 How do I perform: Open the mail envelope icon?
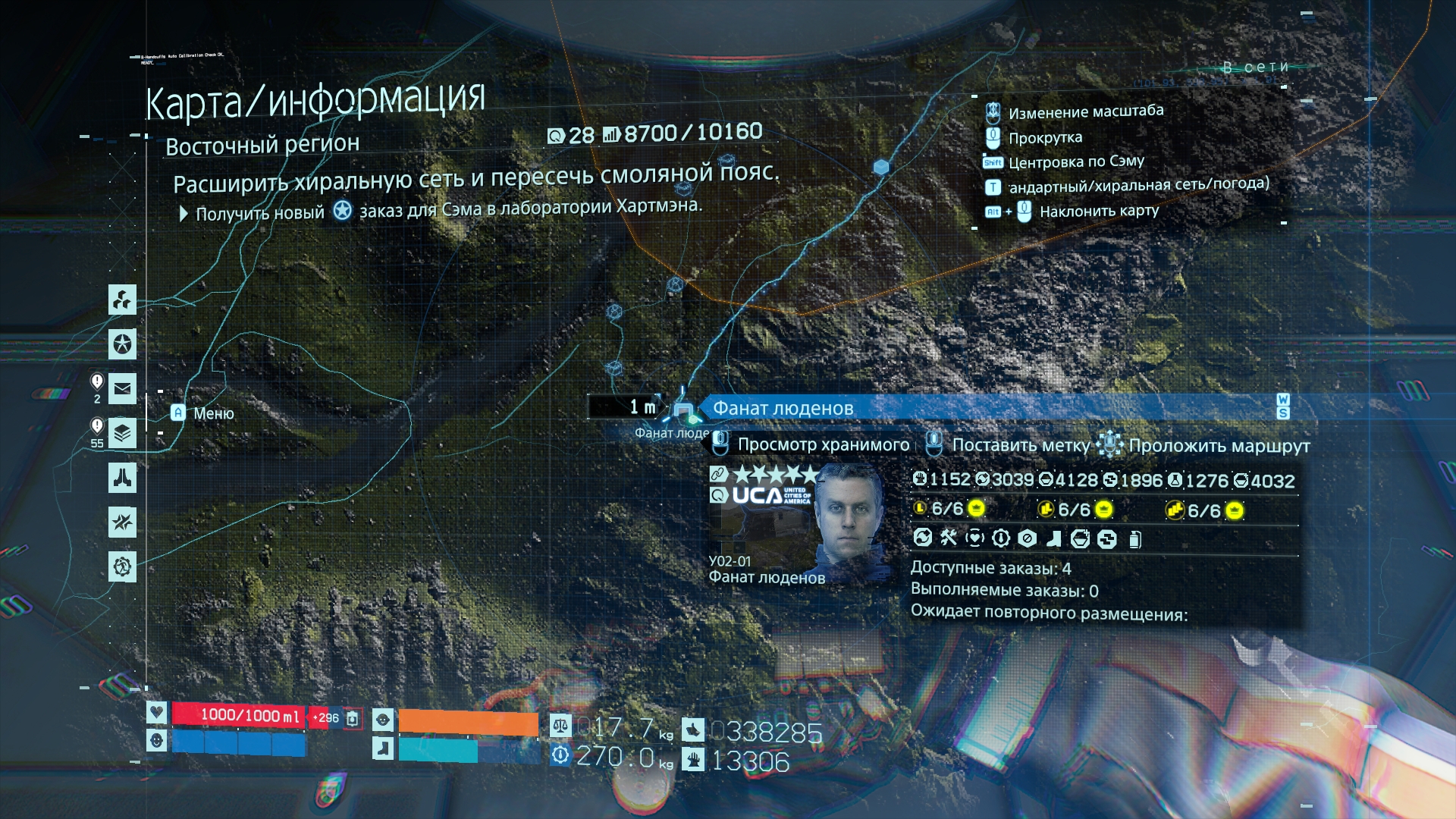(x=122, y=389)
